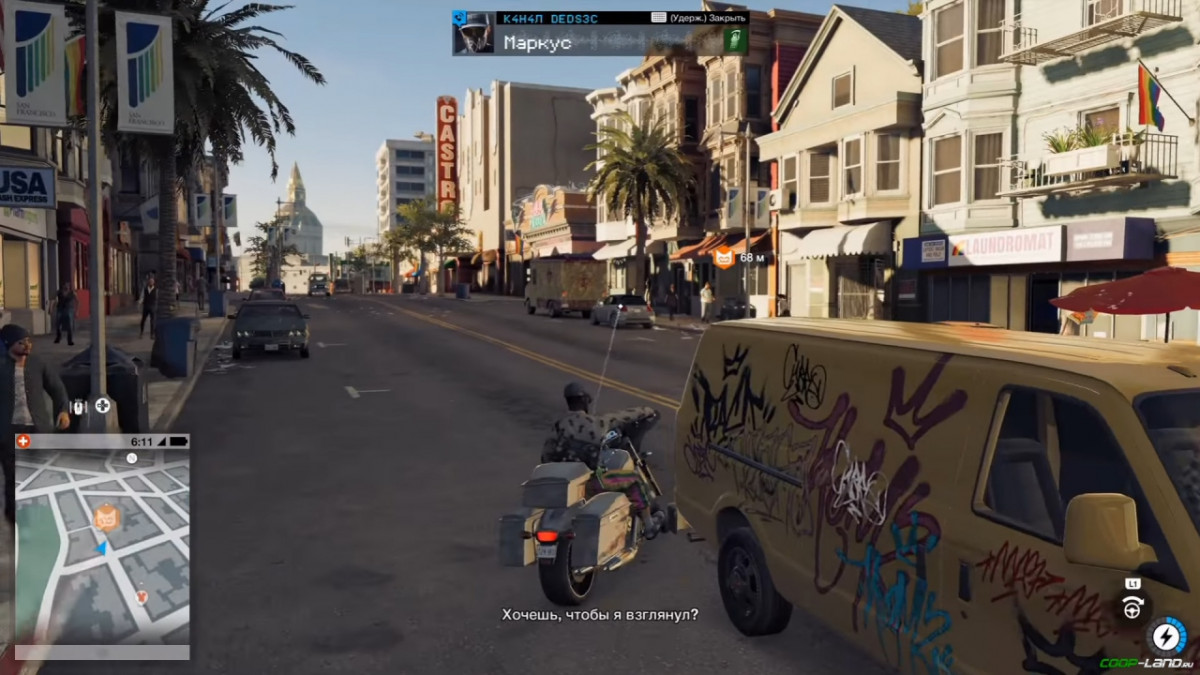Click the red clothing shop marker on the minimap

tap(142, 597)
